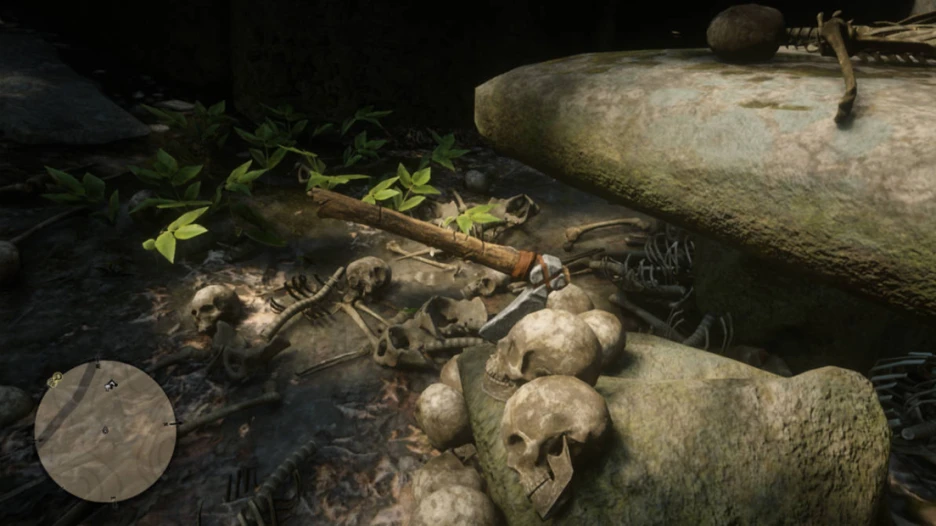Click the white horse marker on the minimap
This screenshot has height=526, width=936.
110,385
